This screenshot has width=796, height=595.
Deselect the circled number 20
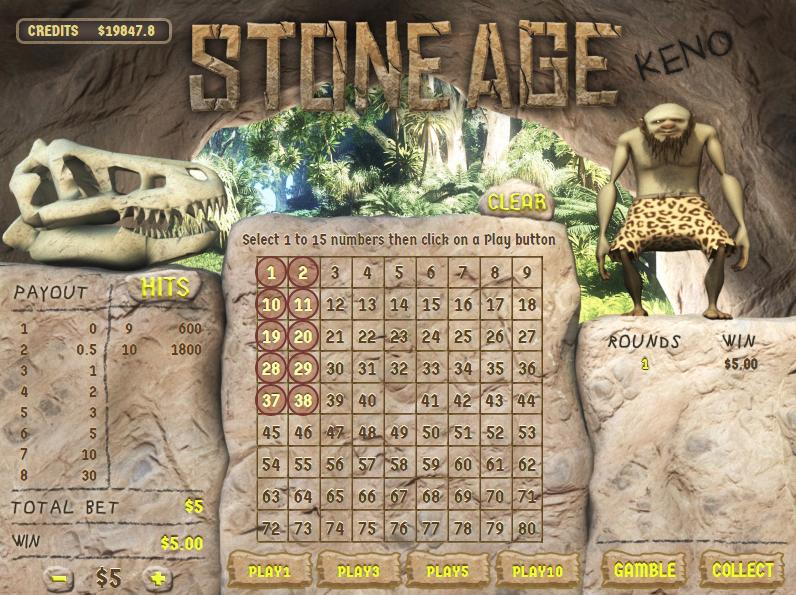tap(303, 337)
